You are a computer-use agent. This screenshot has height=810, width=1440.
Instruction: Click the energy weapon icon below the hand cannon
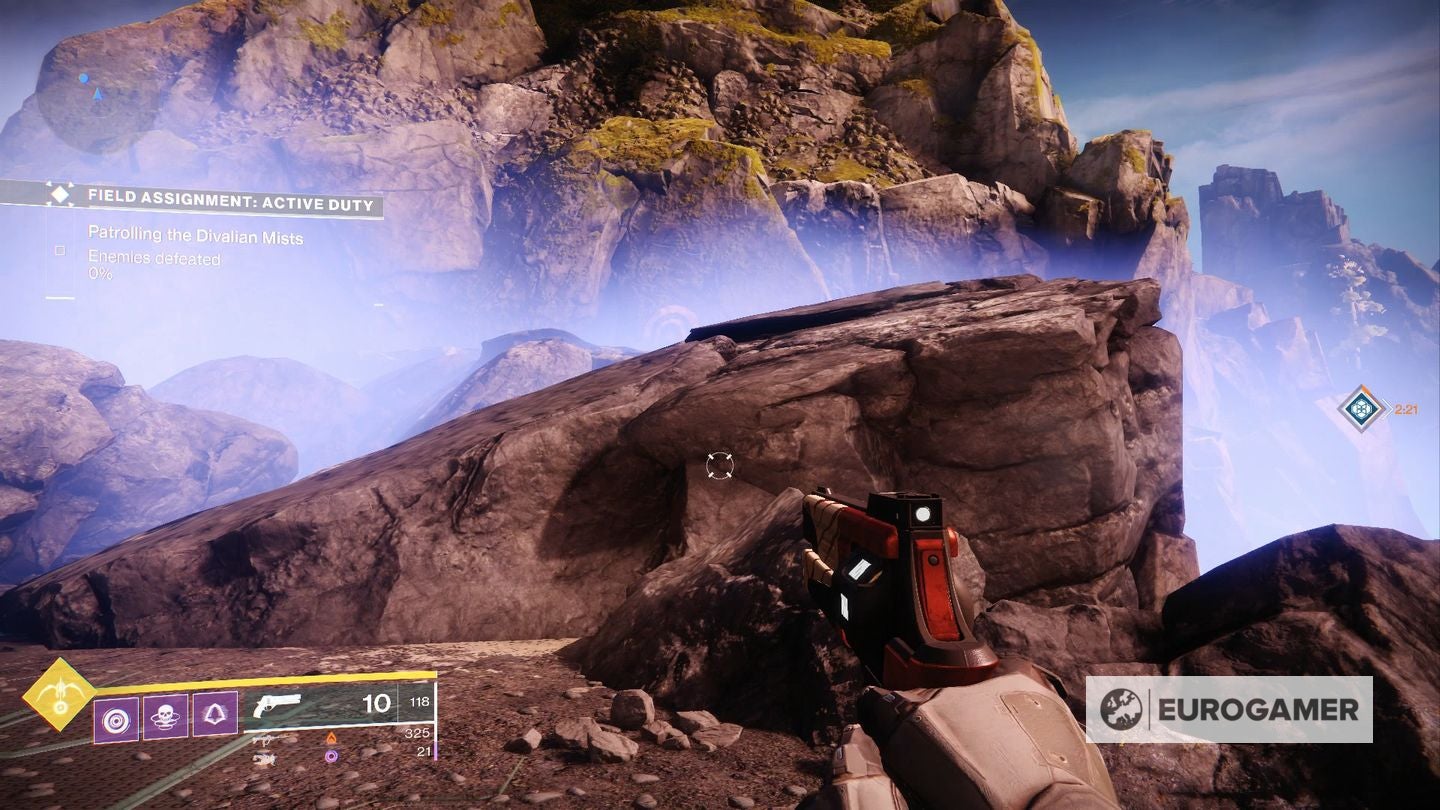click(265, 740)
